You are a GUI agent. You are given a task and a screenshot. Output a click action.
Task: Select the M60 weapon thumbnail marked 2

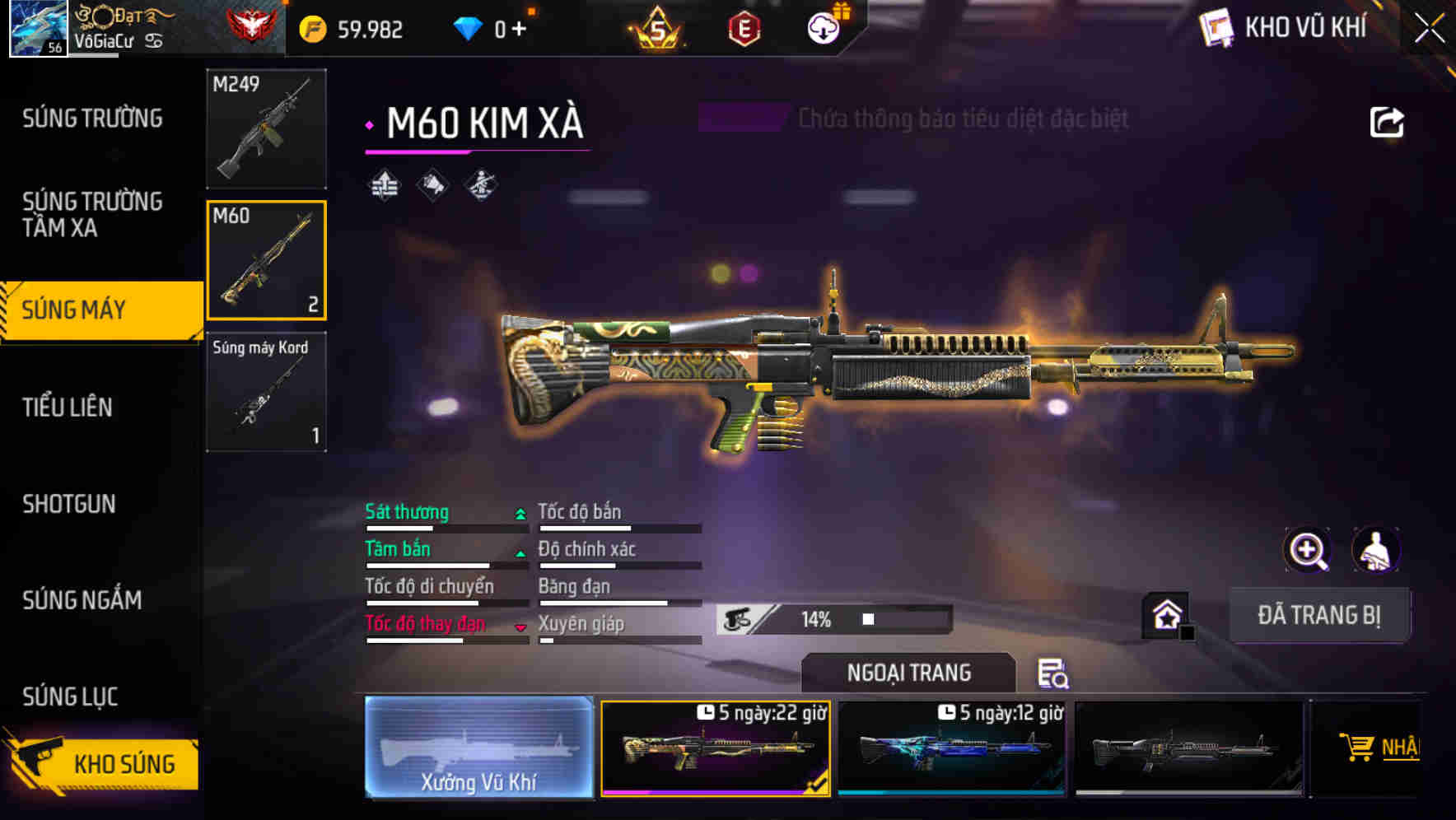[x=265, y=260]
